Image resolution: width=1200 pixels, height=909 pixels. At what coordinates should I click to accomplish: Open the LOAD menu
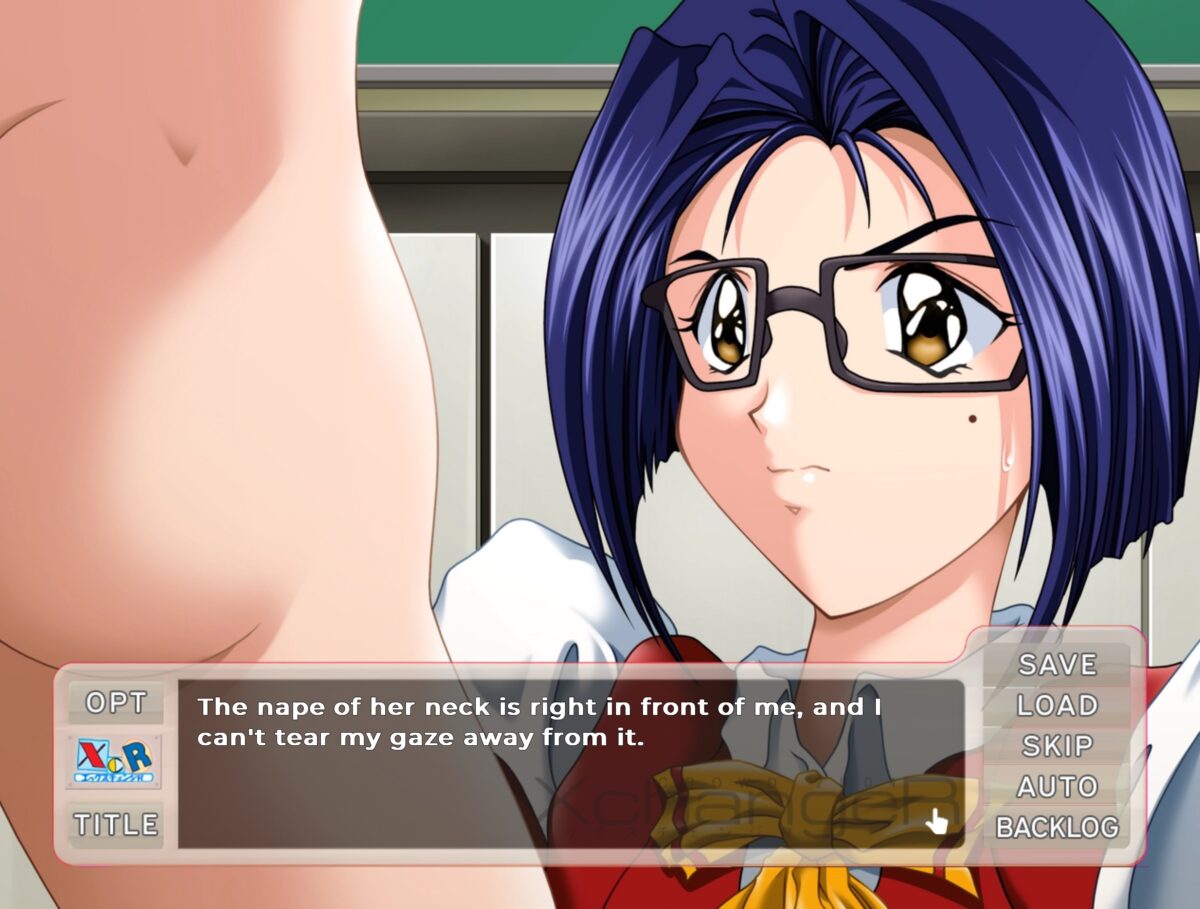pyautogui.click(x=1057, y=705)
